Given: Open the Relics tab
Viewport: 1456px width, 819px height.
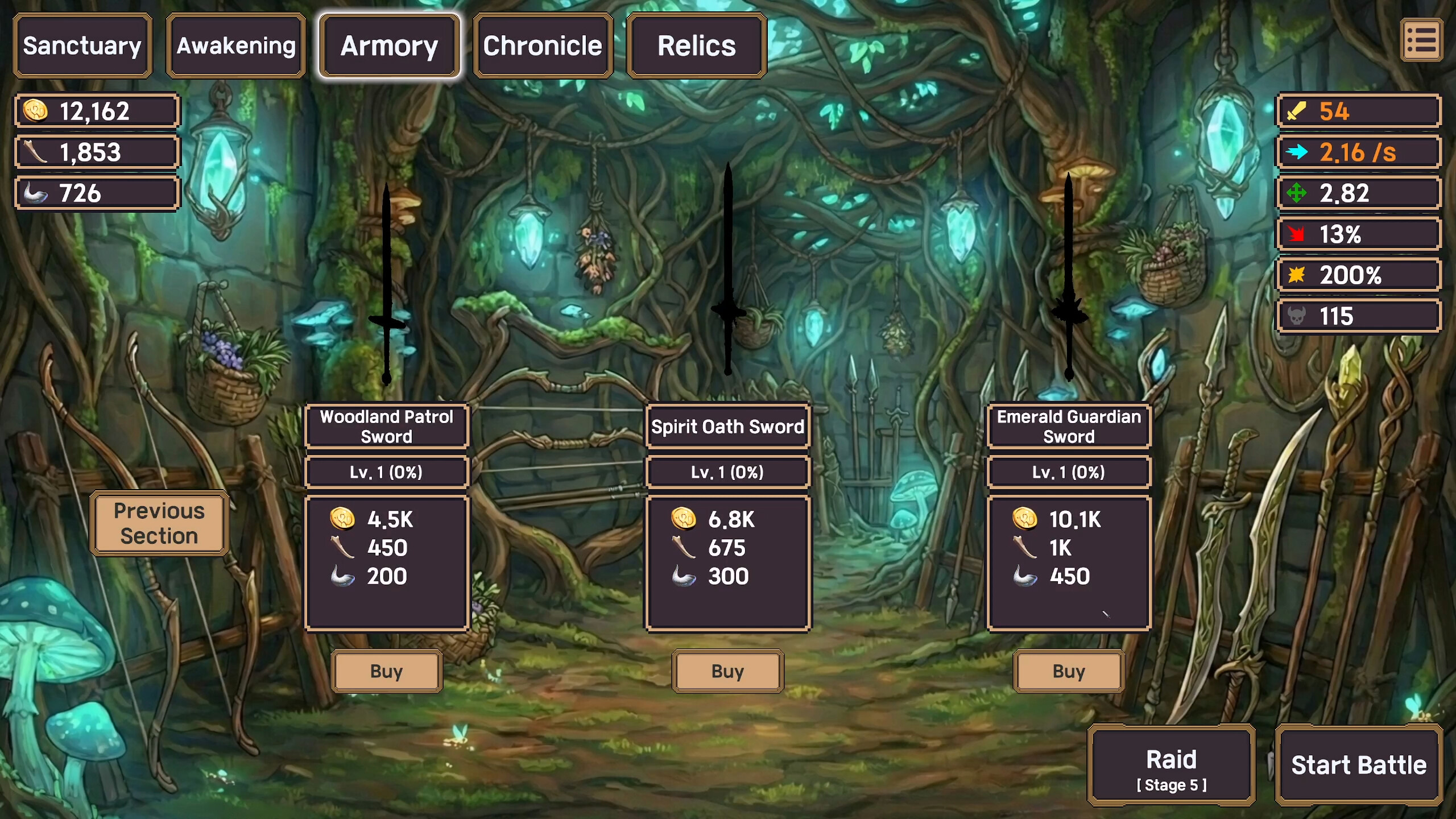Looking at the screenshot, I should point(696,45).
